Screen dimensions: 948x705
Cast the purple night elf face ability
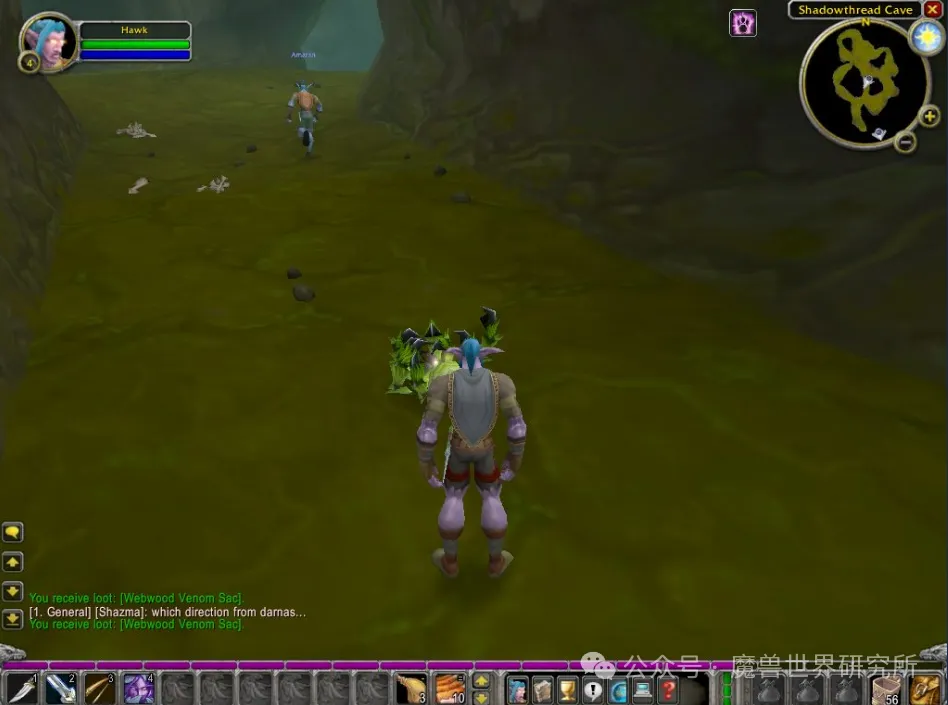[137, 689]
